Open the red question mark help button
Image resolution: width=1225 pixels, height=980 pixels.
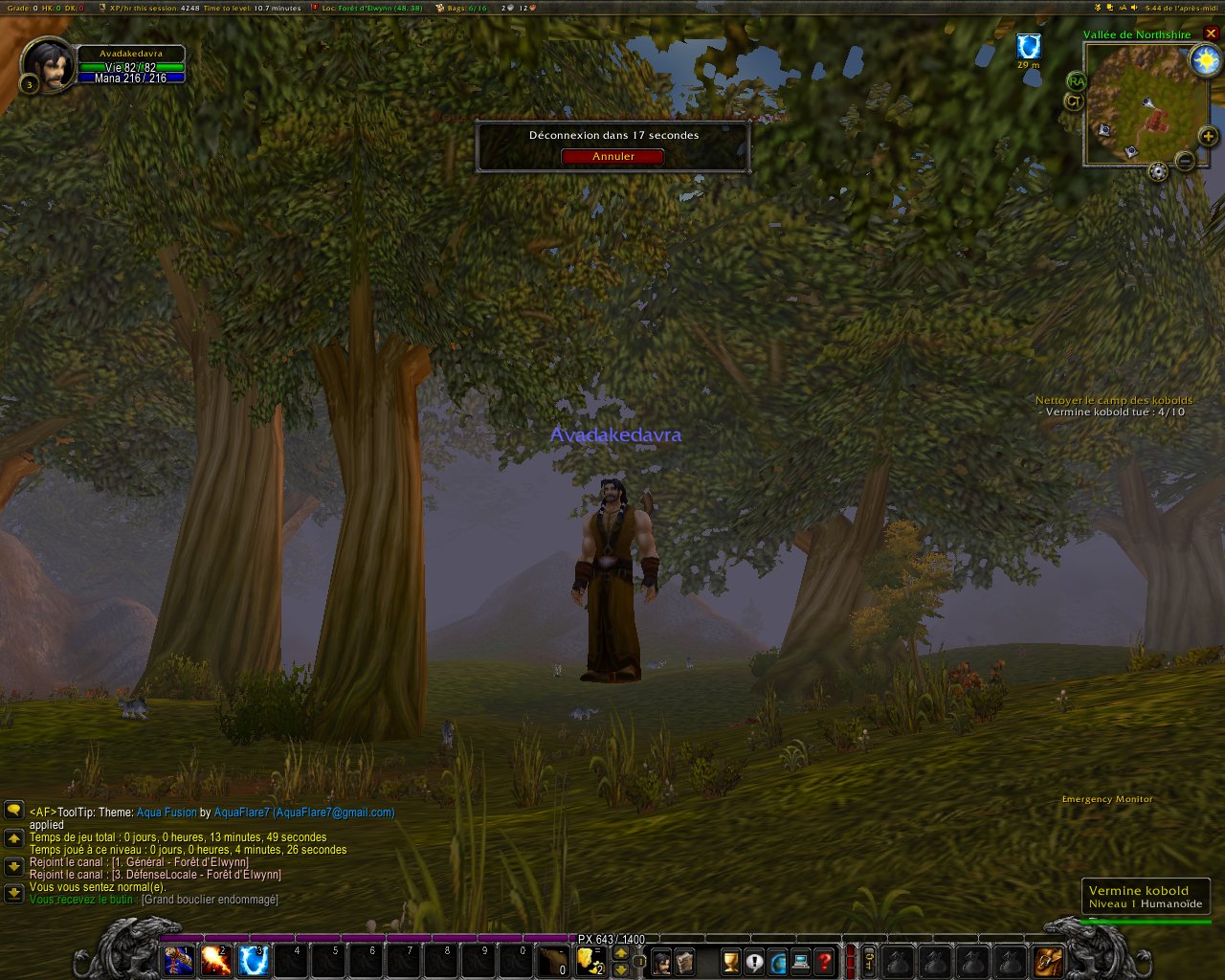click(x=824, y=962)
